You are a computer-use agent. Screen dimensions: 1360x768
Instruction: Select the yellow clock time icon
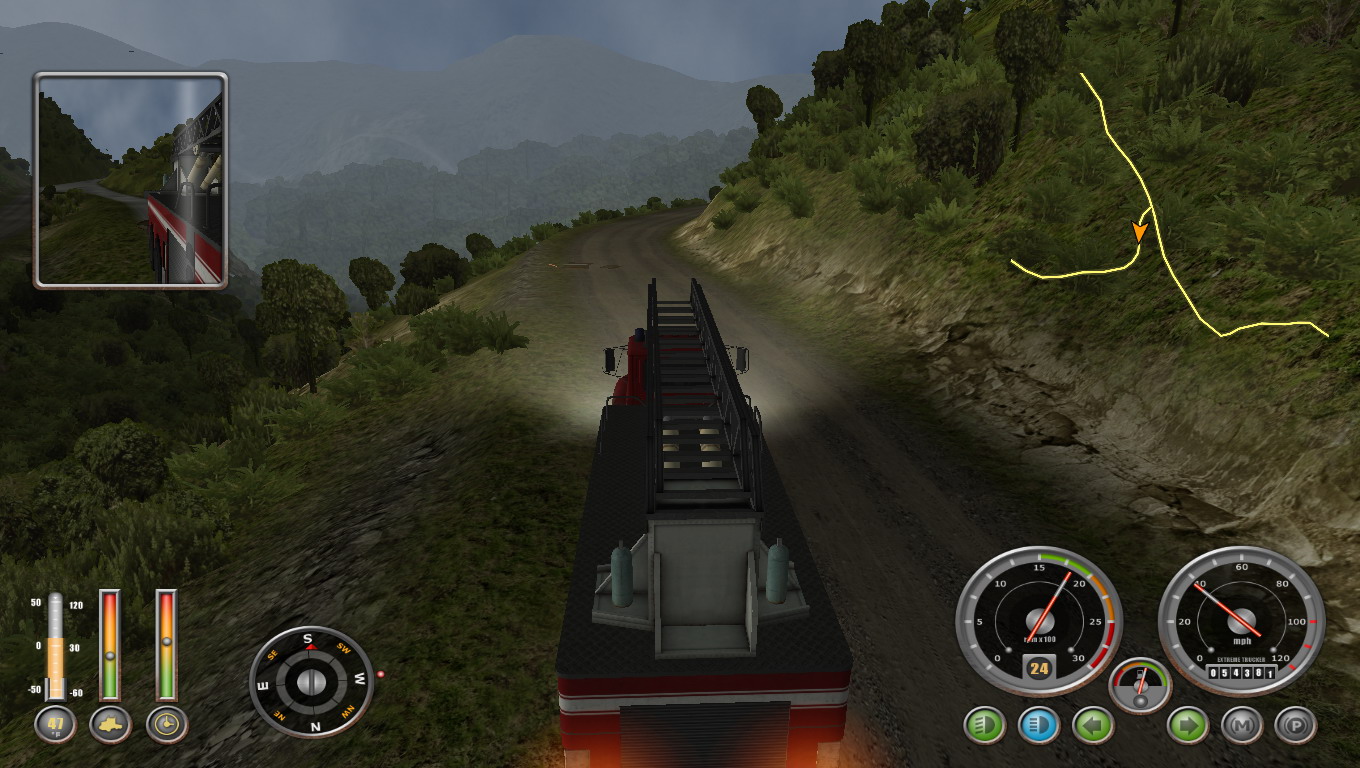[x=166, y=724]
